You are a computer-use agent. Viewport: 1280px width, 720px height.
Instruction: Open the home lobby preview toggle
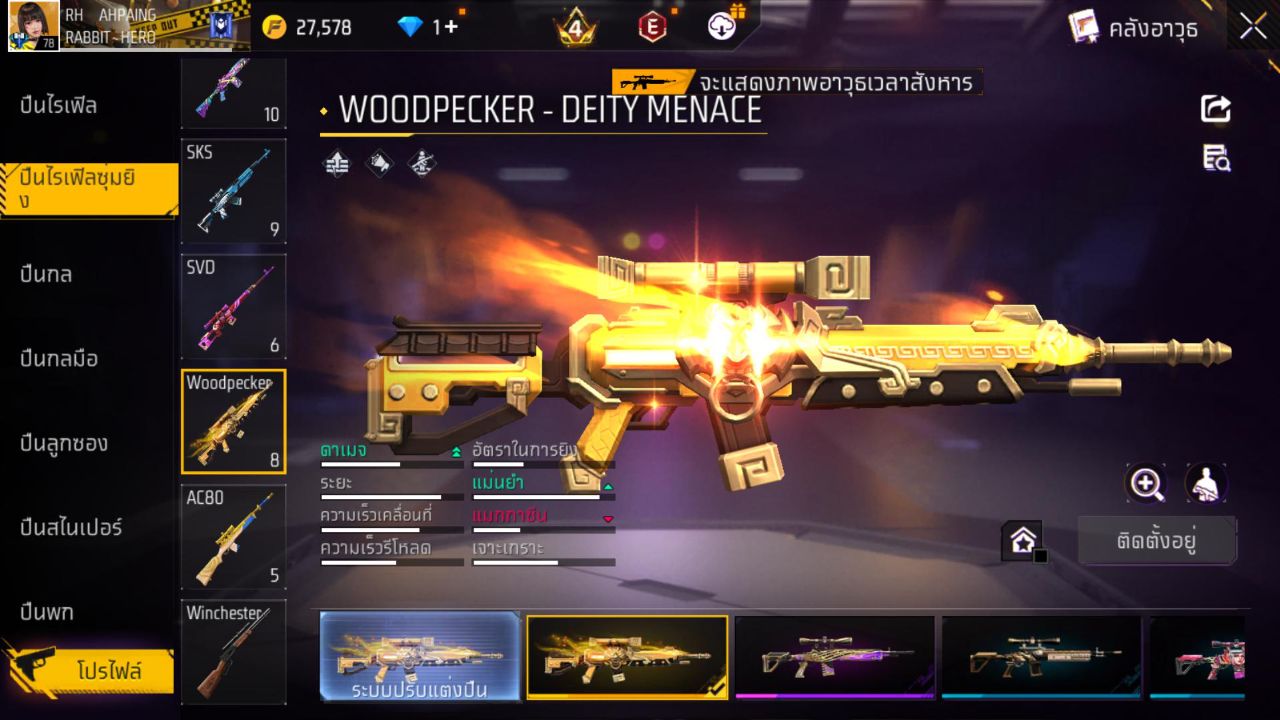[x=1023, y=539]
